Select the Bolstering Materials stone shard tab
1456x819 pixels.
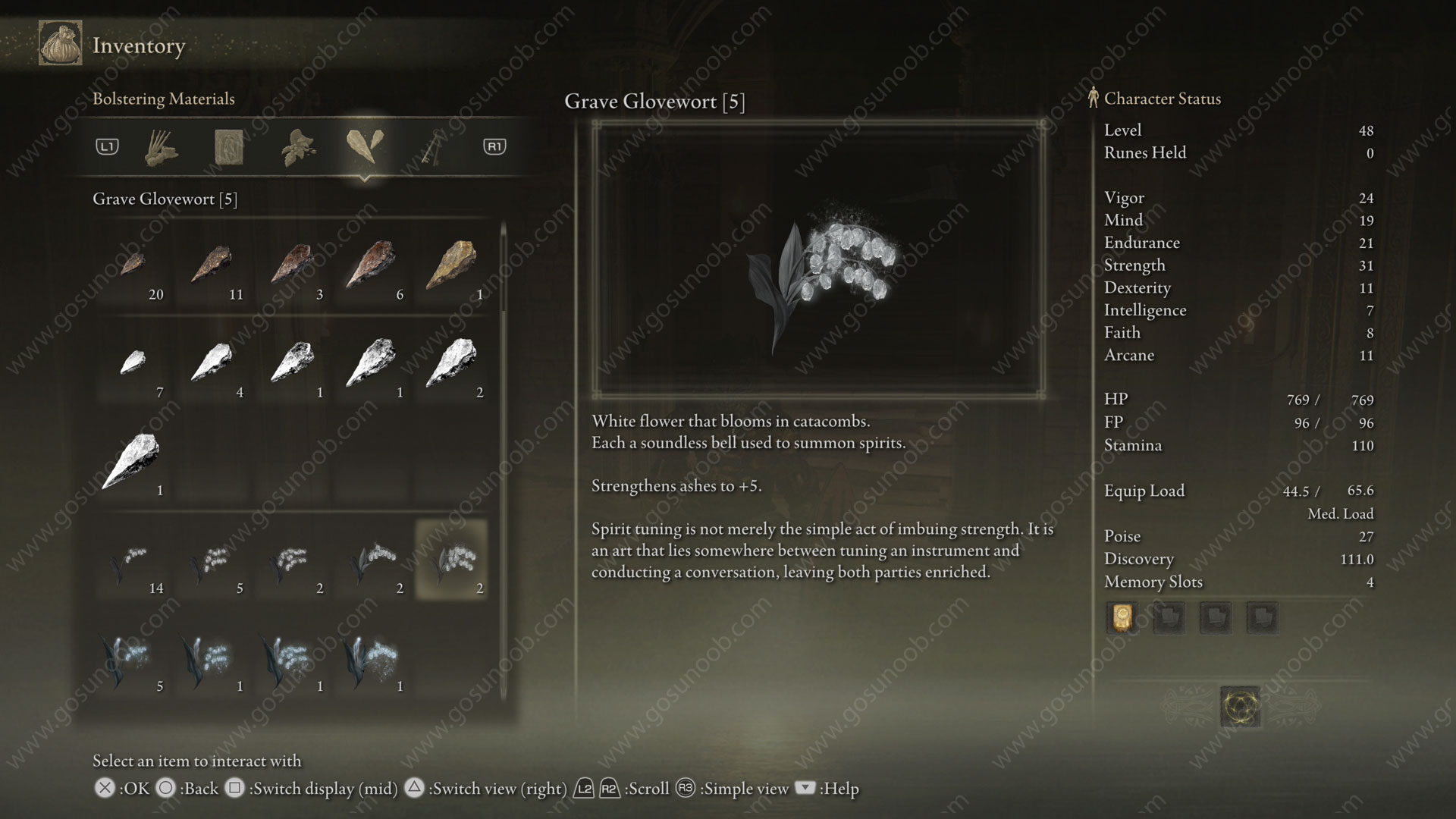364,146
